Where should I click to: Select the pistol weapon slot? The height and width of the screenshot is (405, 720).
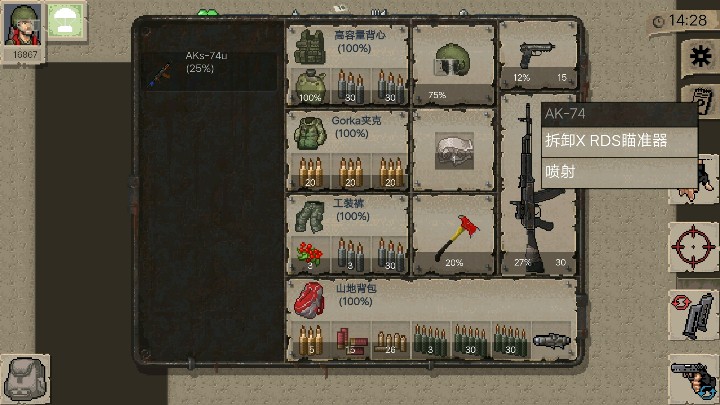click(x=538, y=60)
